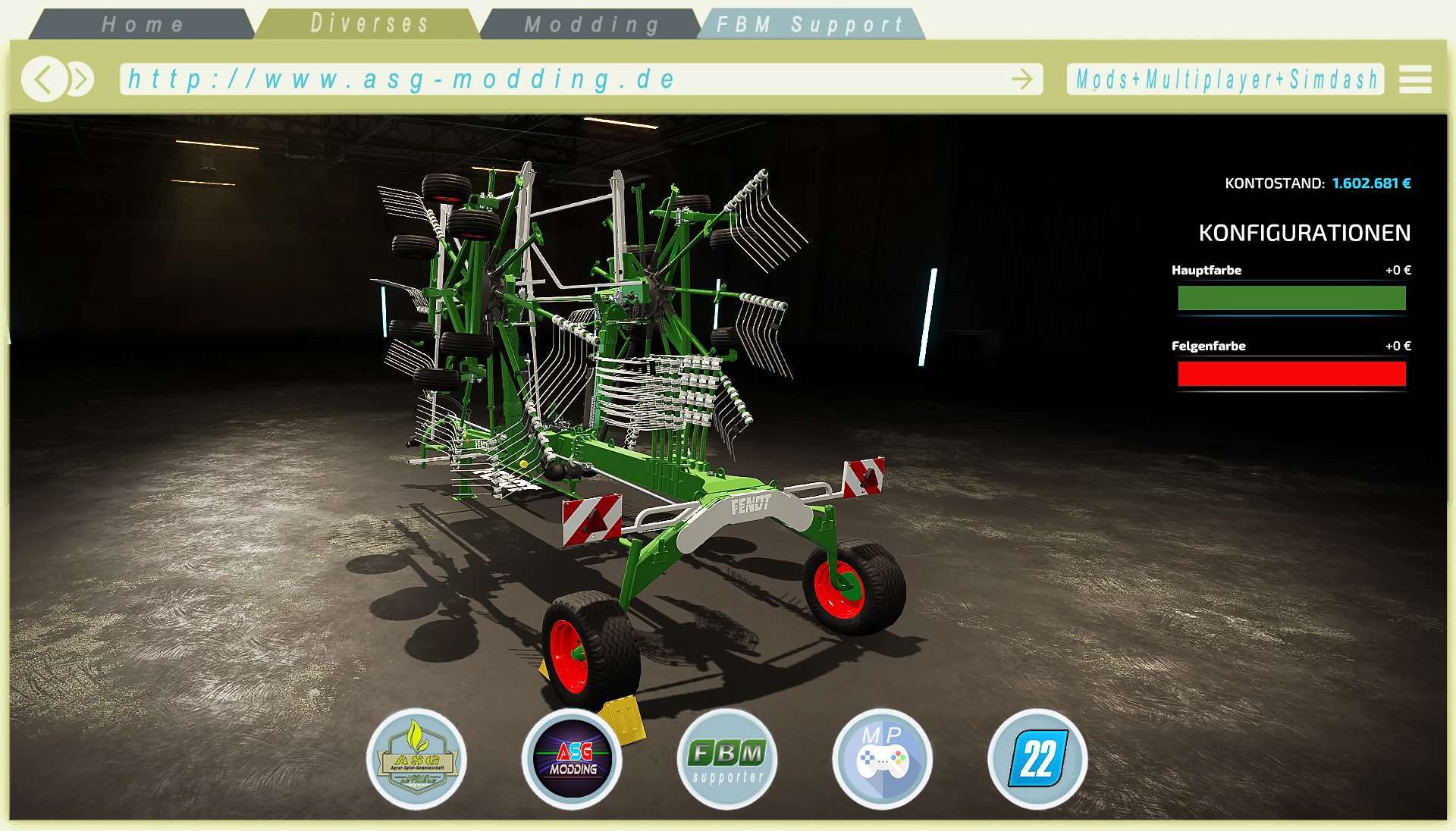Click the forward navigation arrow
The image size is (1456, 831).
(x=79, y=78)
